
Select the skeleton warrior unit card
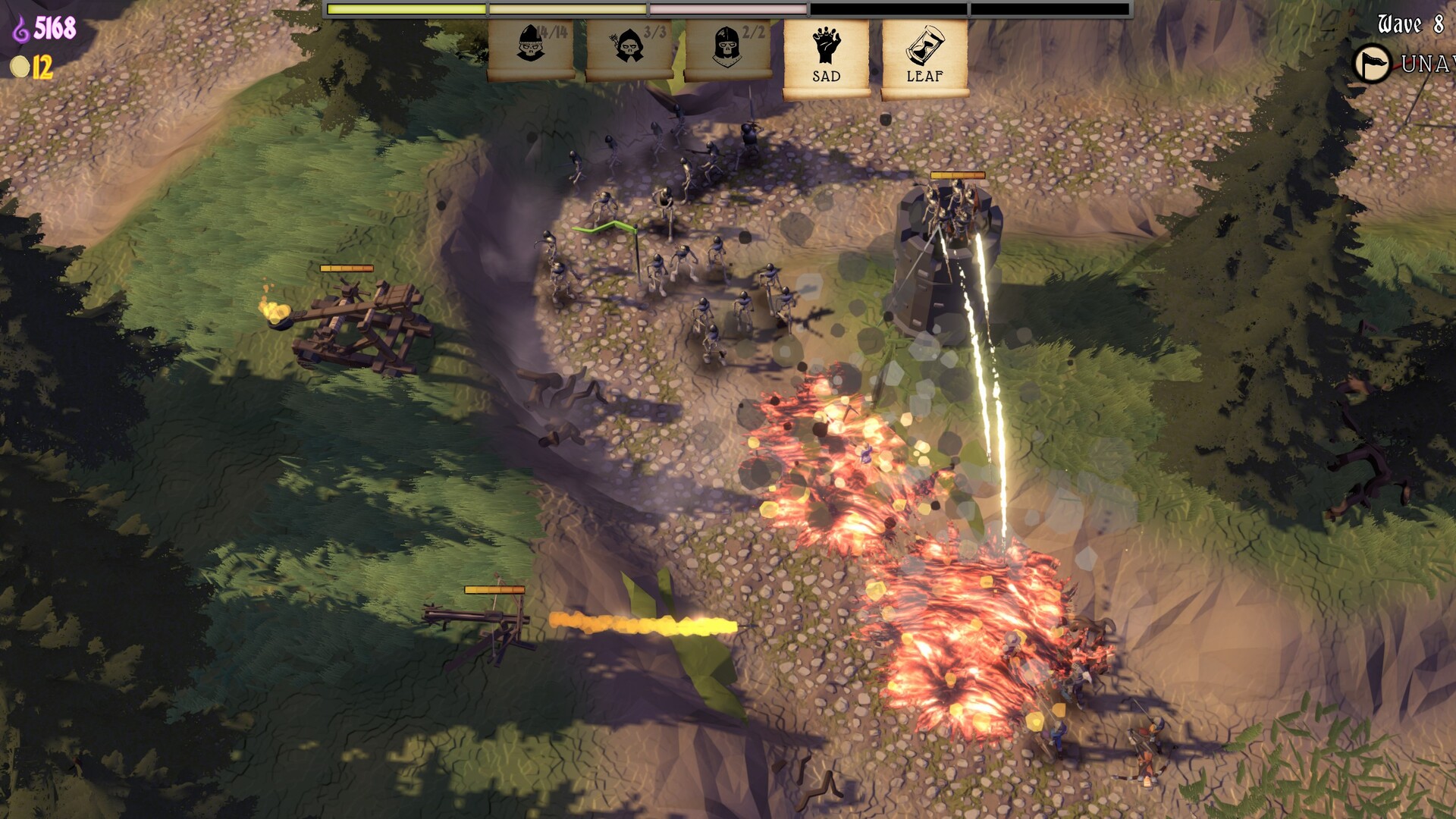[531, 50]
